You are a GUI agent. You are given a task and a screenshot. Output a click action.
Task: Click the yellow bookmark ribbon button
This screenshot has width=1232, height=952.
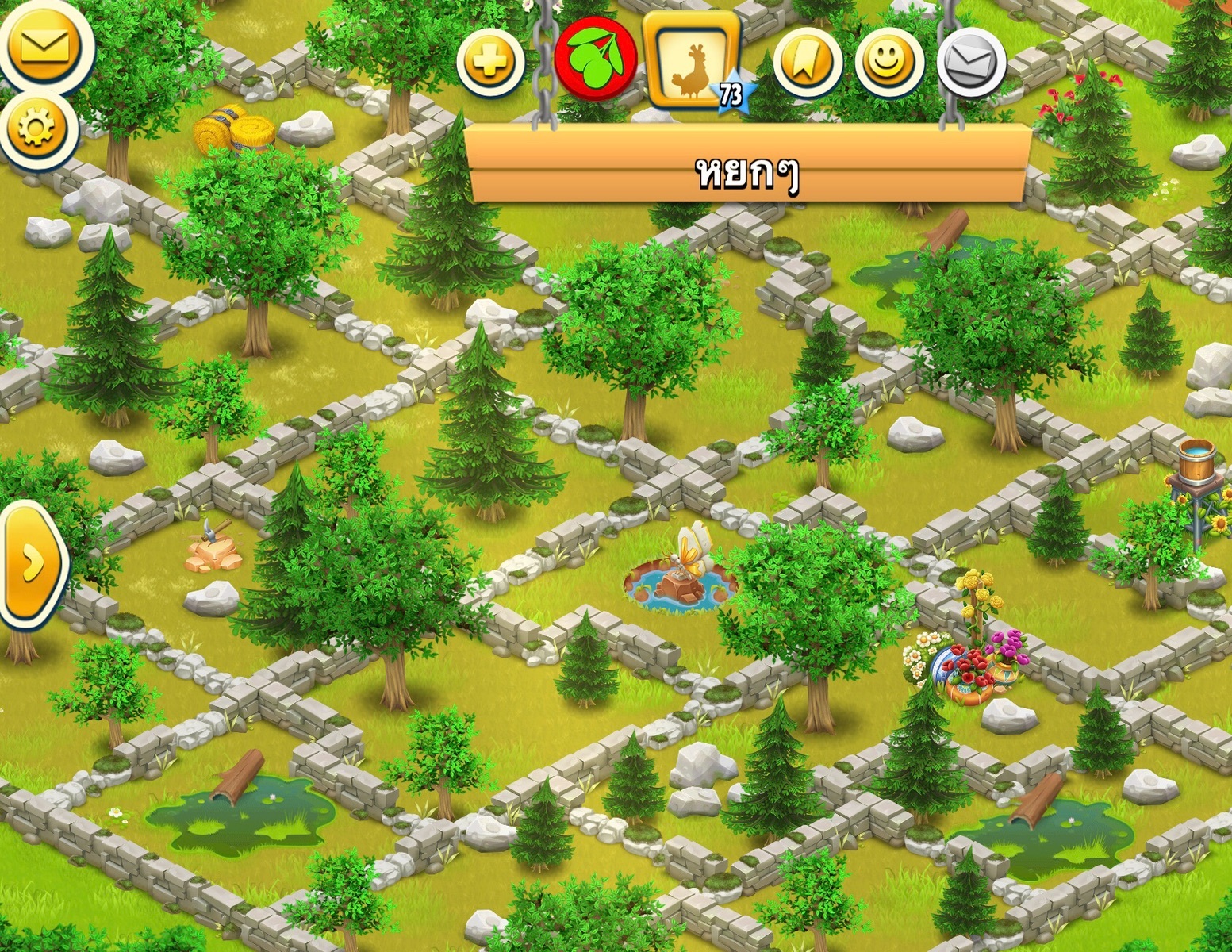click(x=808, y=62)
